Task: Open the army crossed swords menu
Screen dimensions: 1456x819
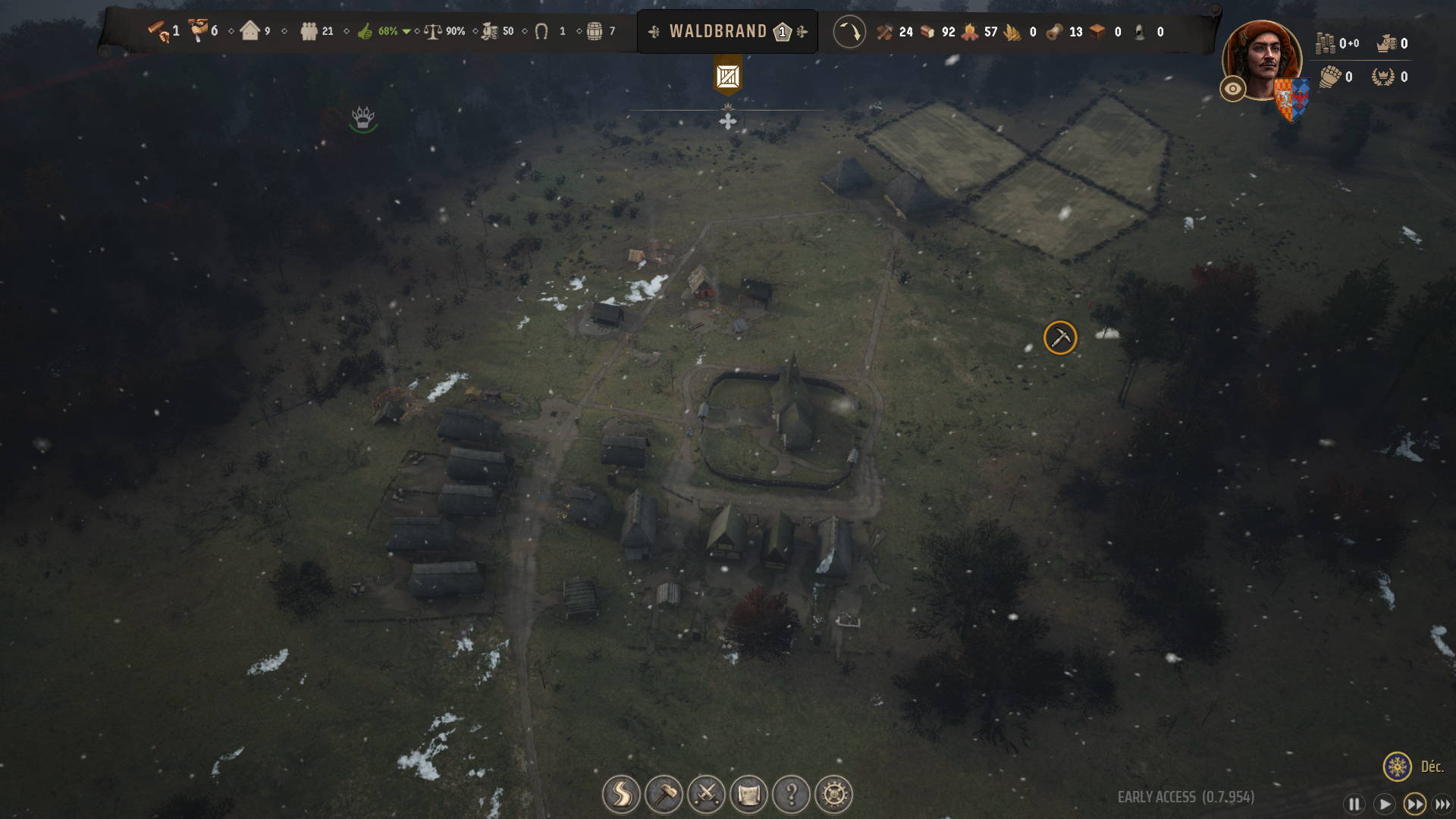Action: tap(706, 794)
